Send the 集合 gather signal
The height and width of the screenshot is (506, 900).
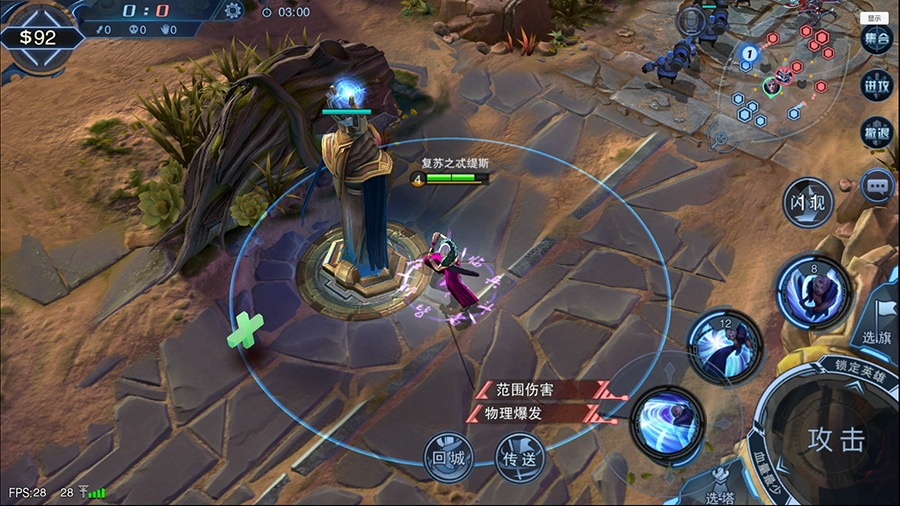pos(876,39)
